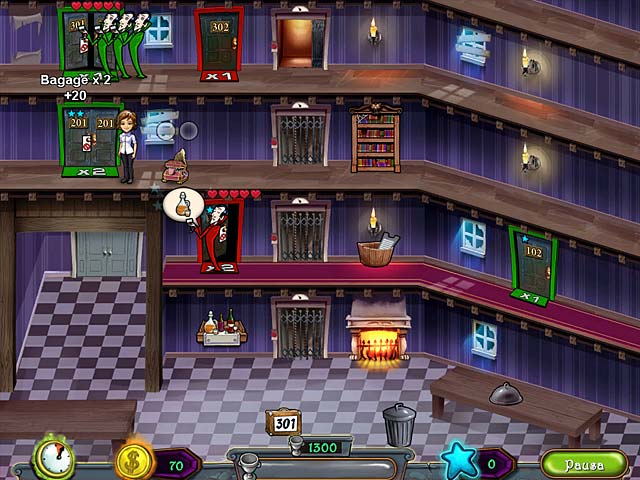Click the trash can to discard item
This screenshot has height=480, width=640.
pos(399,423)
